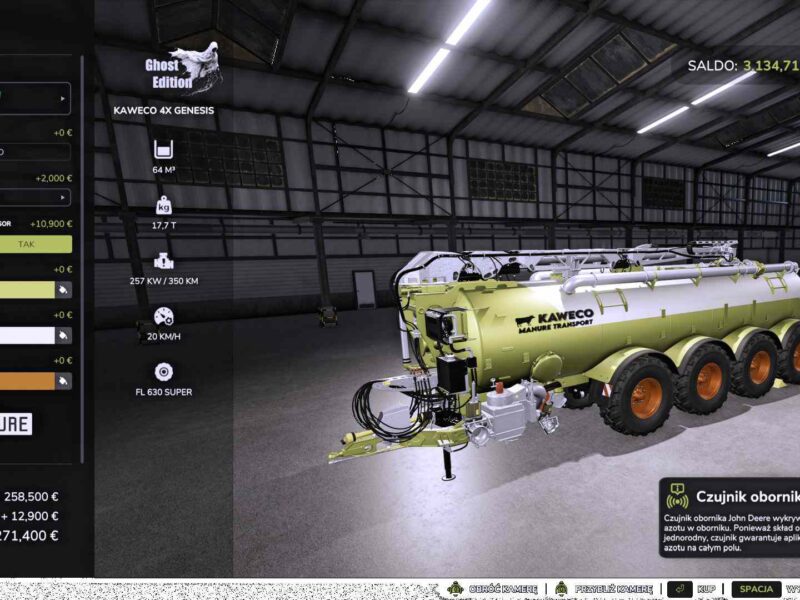Open paint bucket beside the pale green color
The height and width of the screenshot is (600, 800).
[63, 289]
